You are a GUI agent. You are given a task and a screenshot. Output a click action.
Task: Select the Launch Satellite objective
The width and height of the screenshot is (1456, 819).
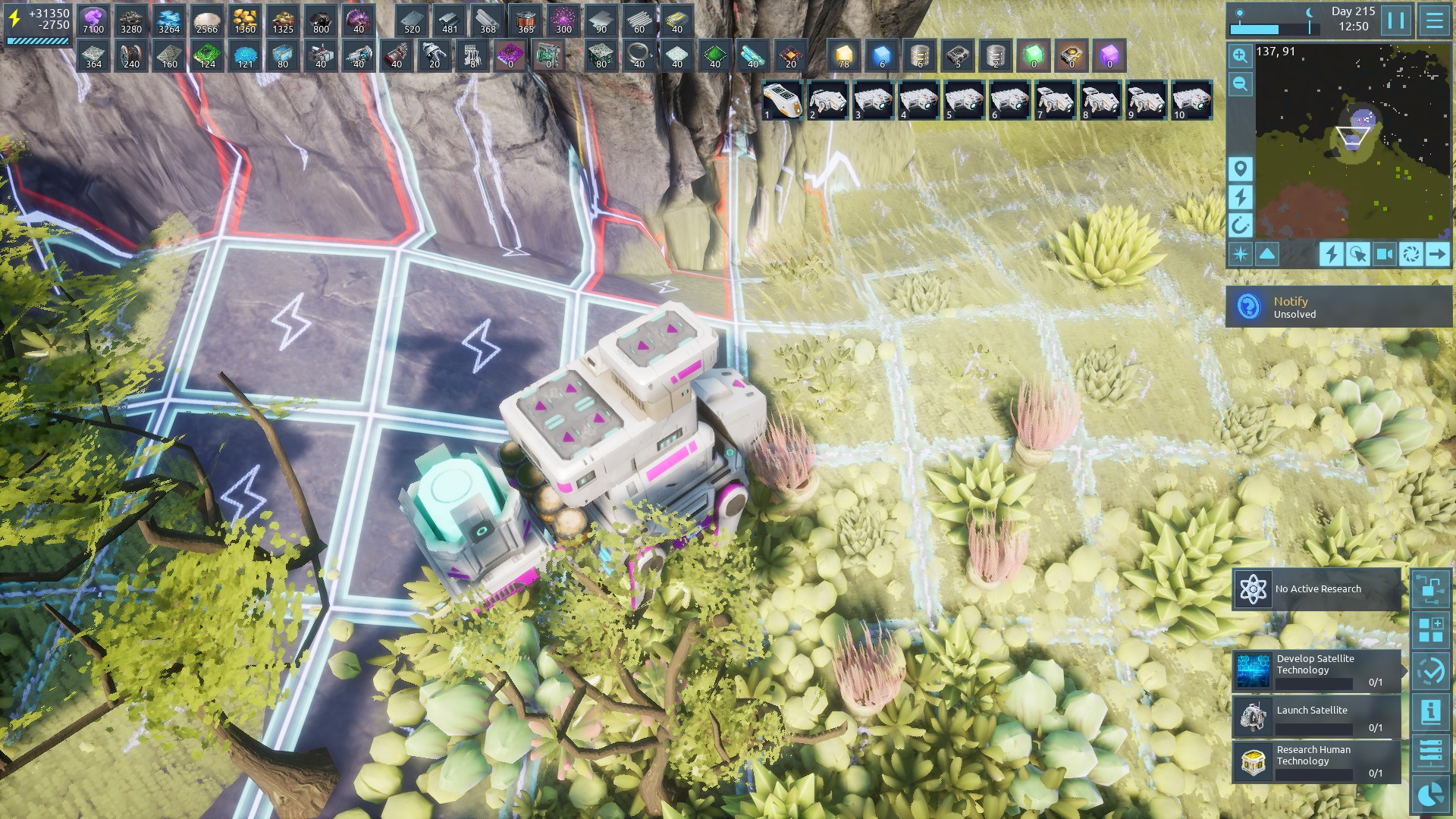[1316, 717]
